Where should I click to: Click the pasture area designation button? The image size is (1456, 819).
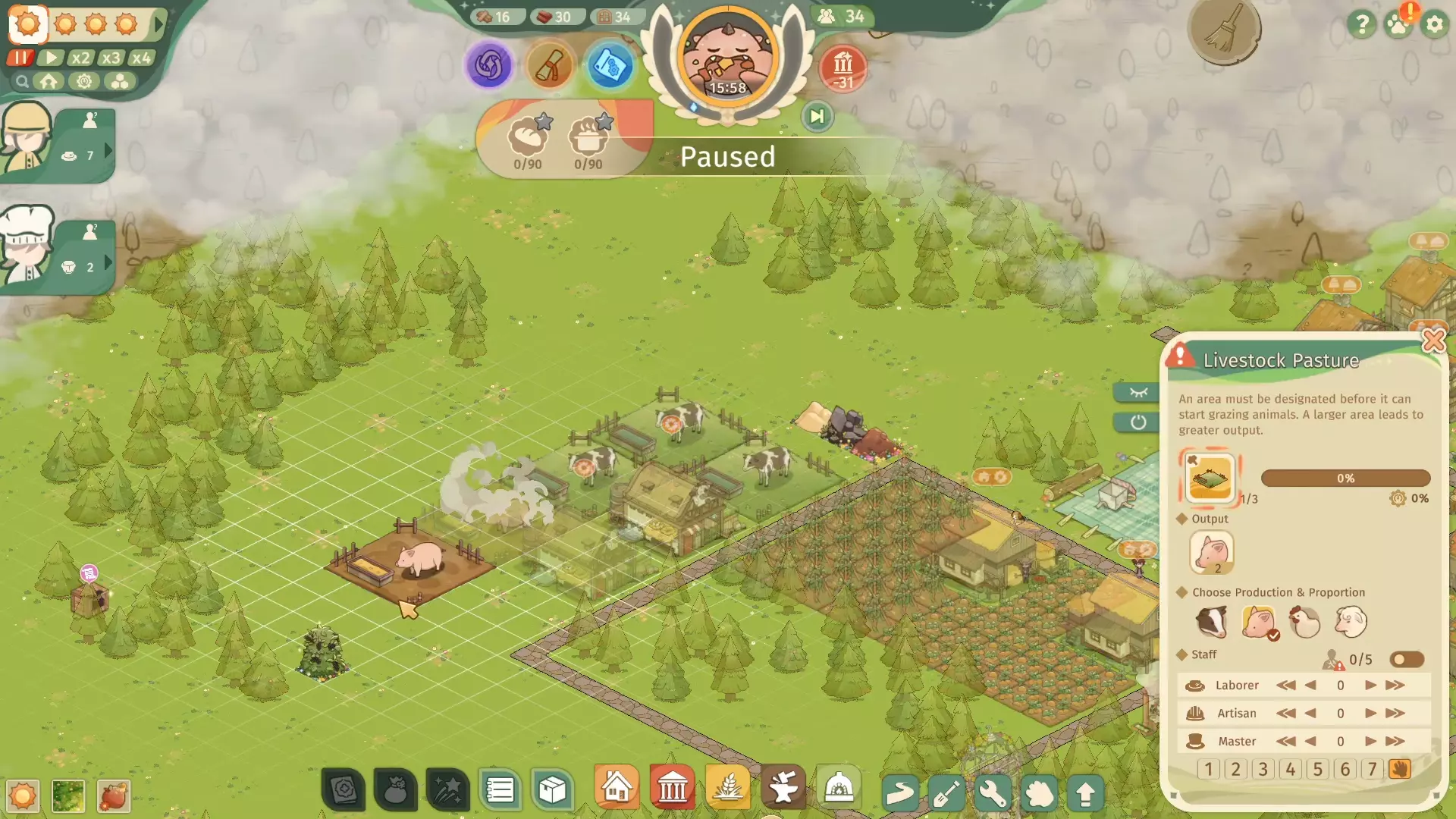click(x=1210, y=478)
